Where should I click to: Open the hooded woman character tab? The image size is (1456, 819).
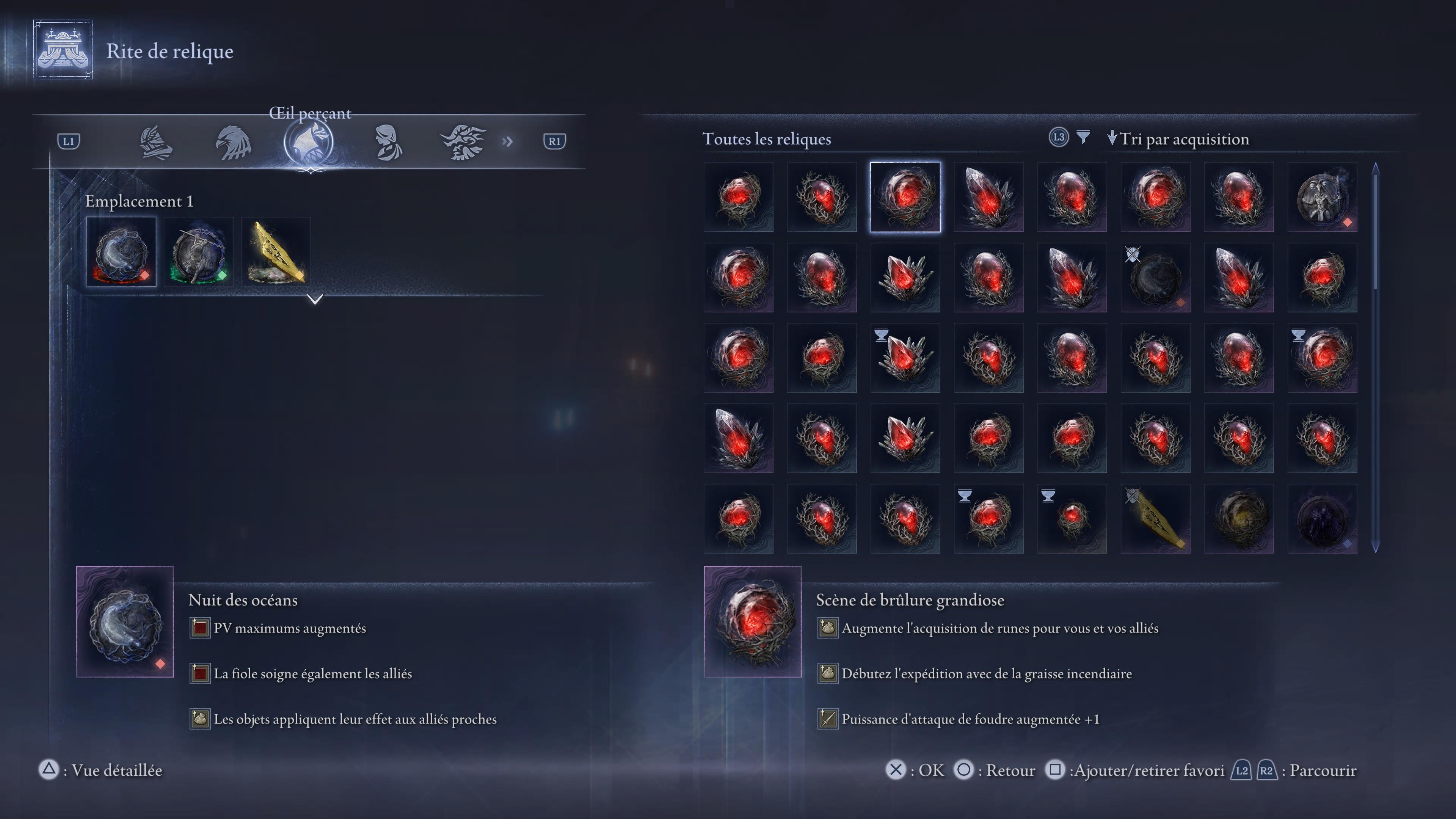point(388,142)
